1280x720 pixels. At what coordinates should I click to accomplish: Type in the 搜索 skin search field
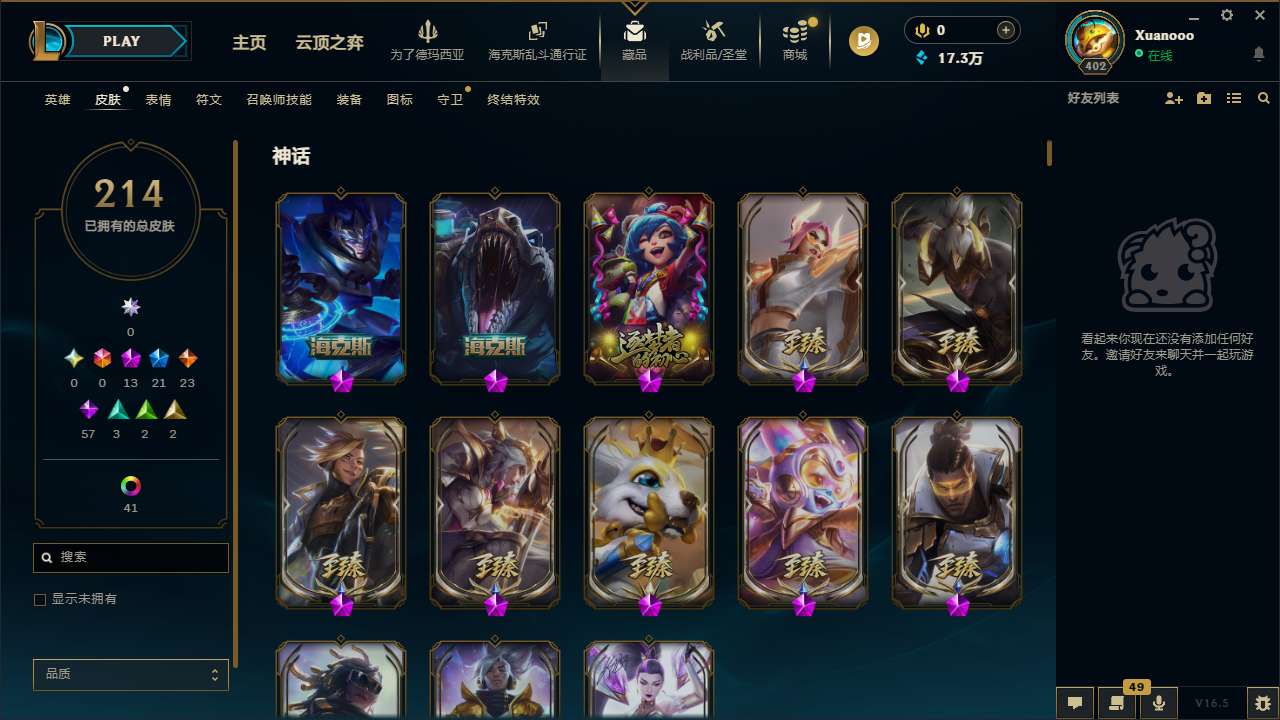(130, 557)
